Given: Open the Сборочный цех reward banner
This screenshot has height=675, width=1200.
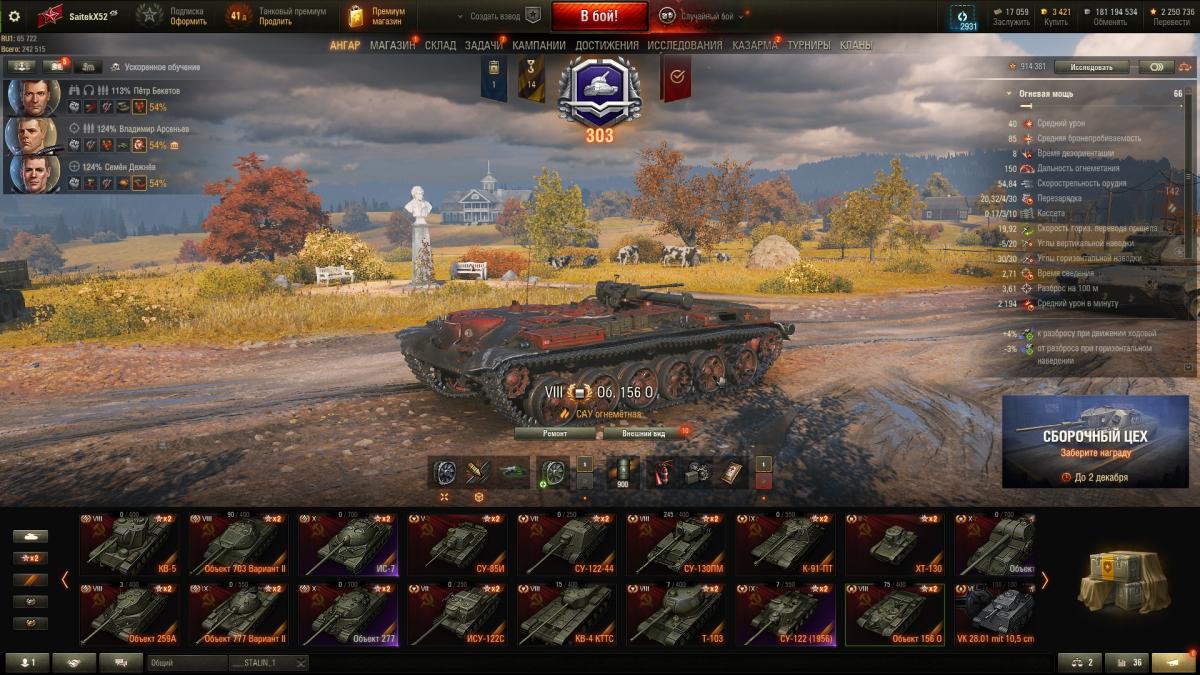Looking at the screenshot, I should [x=1095, y=441].
